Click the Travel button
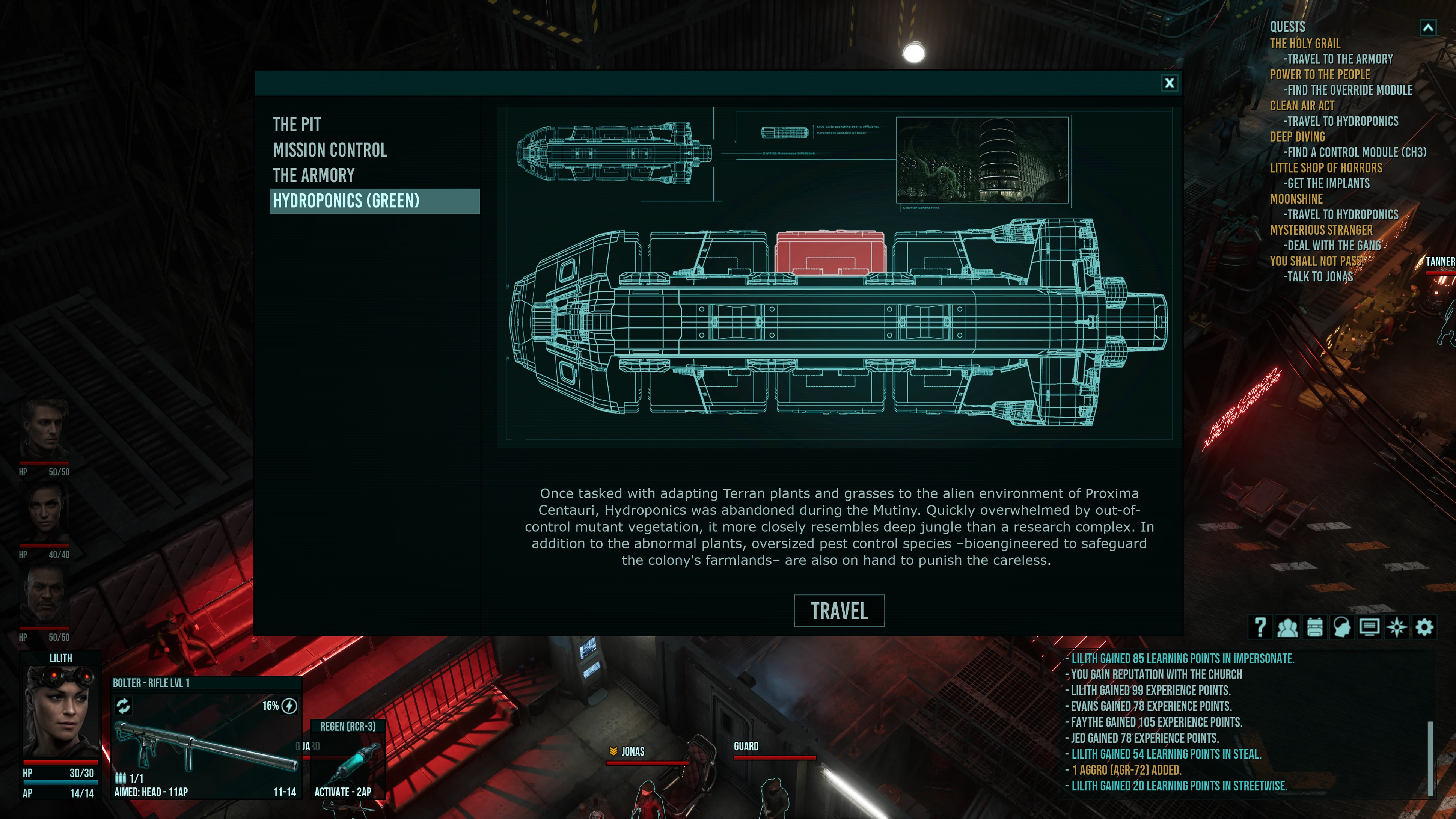 (839, 611)
